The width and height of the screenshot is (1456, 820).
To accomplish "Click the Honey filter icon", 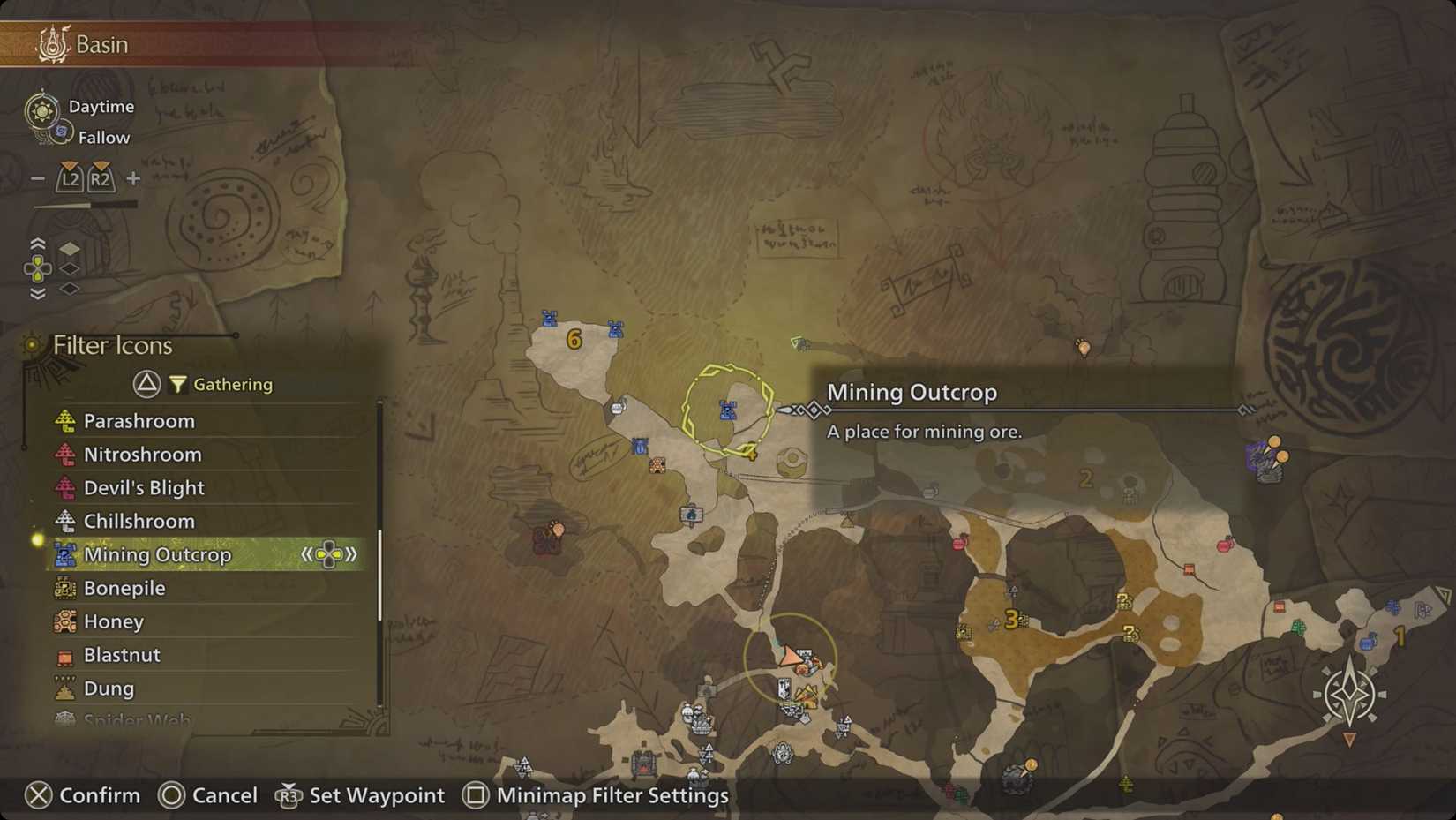I will coord(64,621).
